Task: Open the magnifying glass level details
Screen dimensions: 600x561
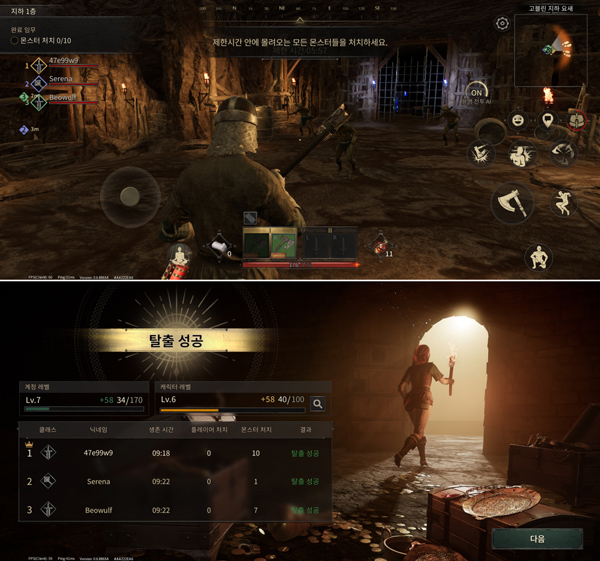Action: [318, 404]
